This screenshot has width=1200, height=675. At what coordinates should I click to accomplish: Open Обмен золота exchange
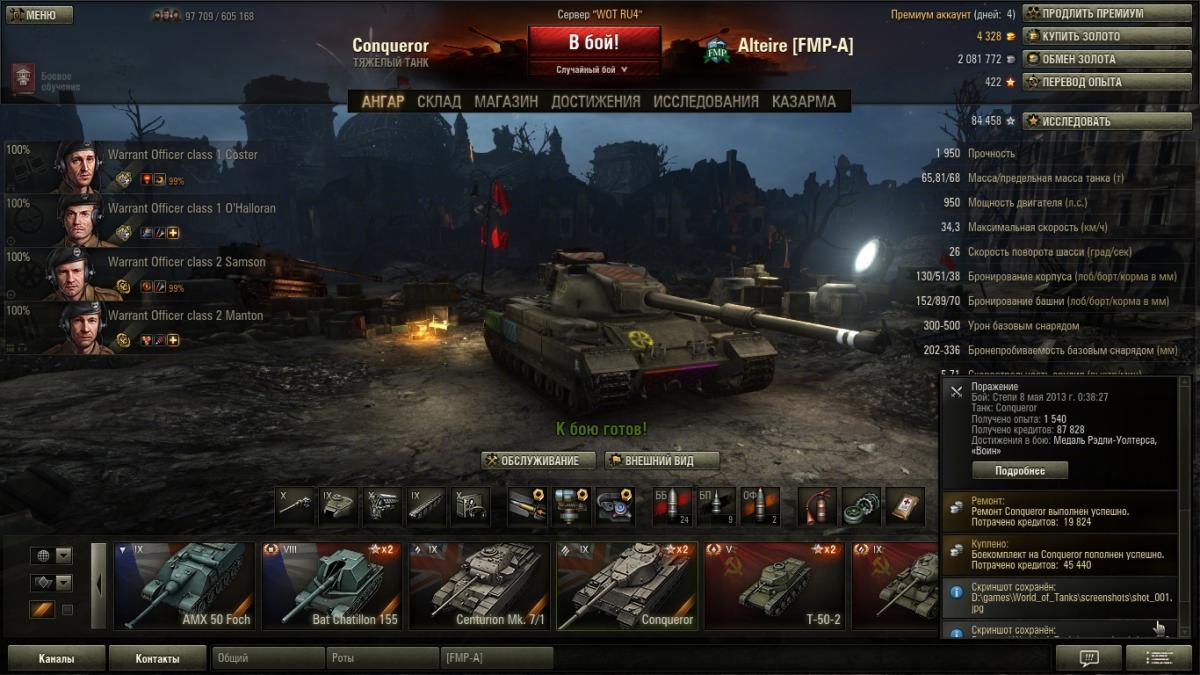click(1094, 59)
